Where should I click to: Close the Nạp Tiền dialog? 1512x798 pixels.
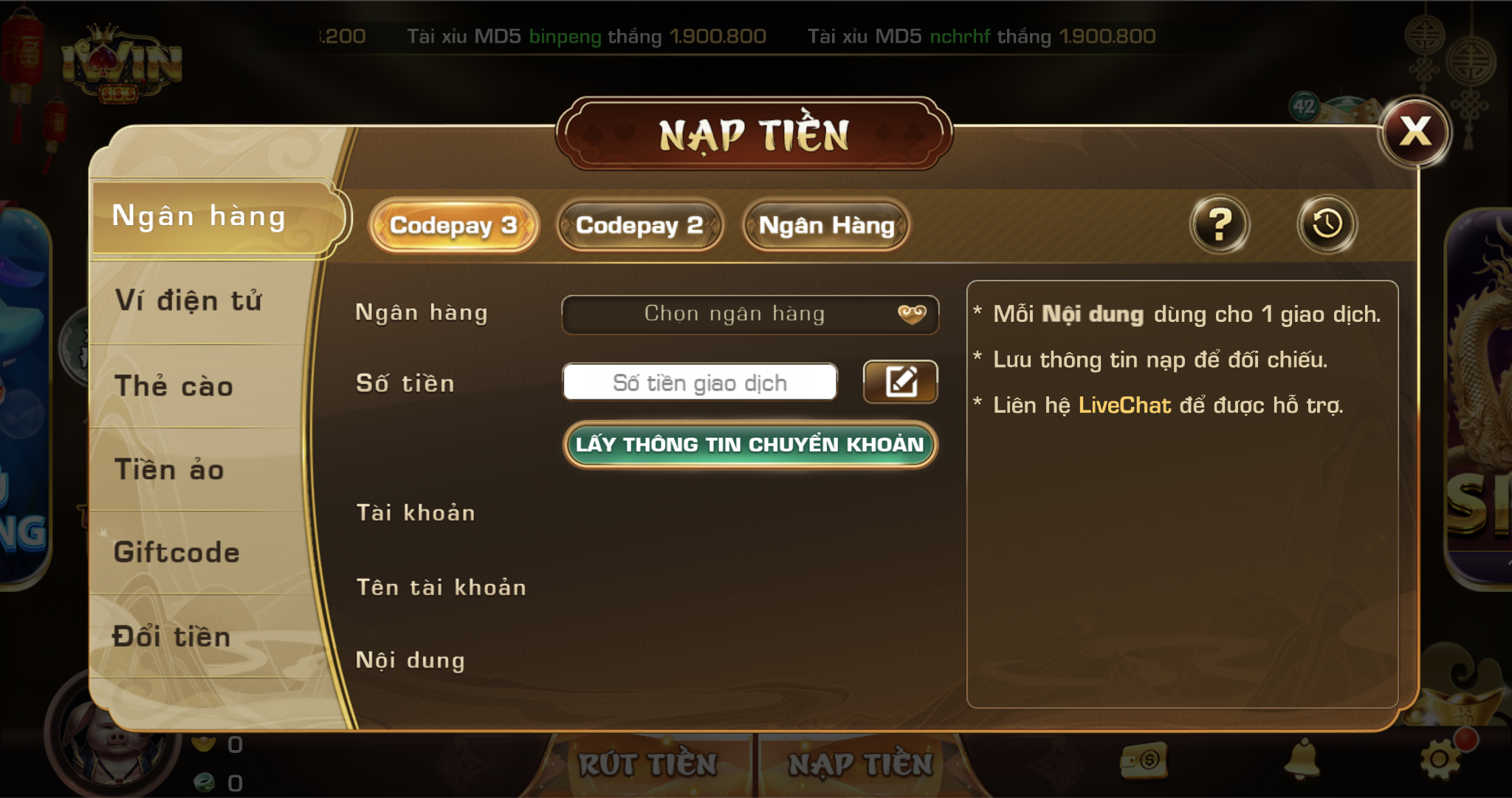click(1415, 133)
